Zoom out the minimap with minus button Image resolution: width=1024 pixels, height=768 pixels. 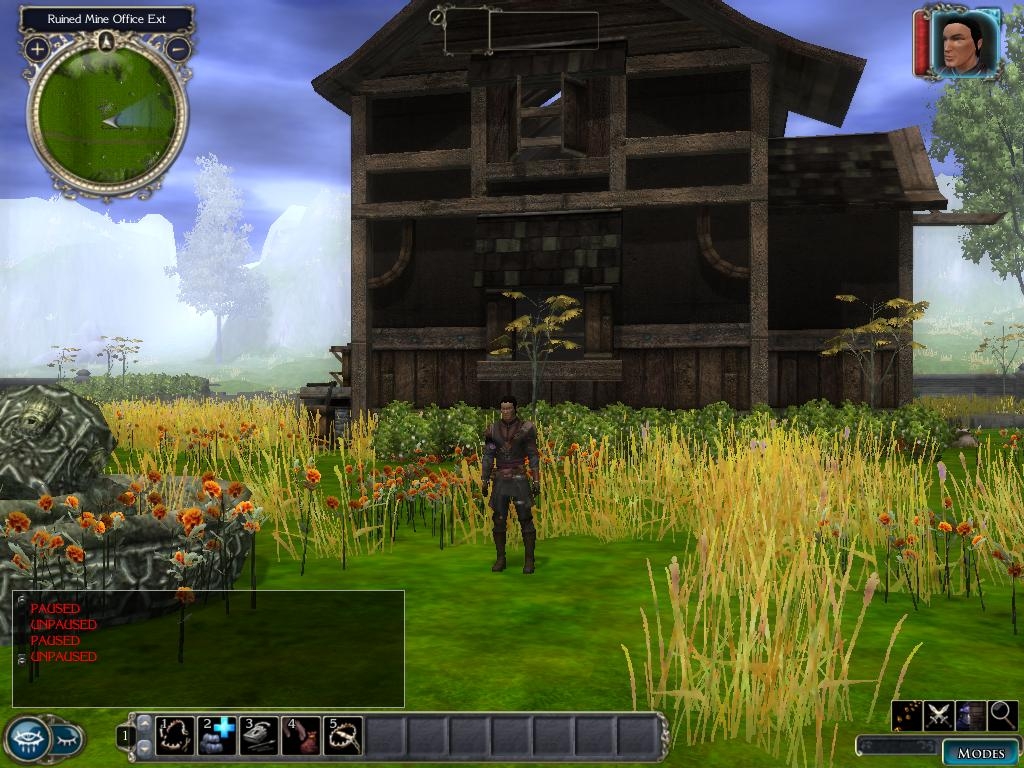[x=179, y=48]
